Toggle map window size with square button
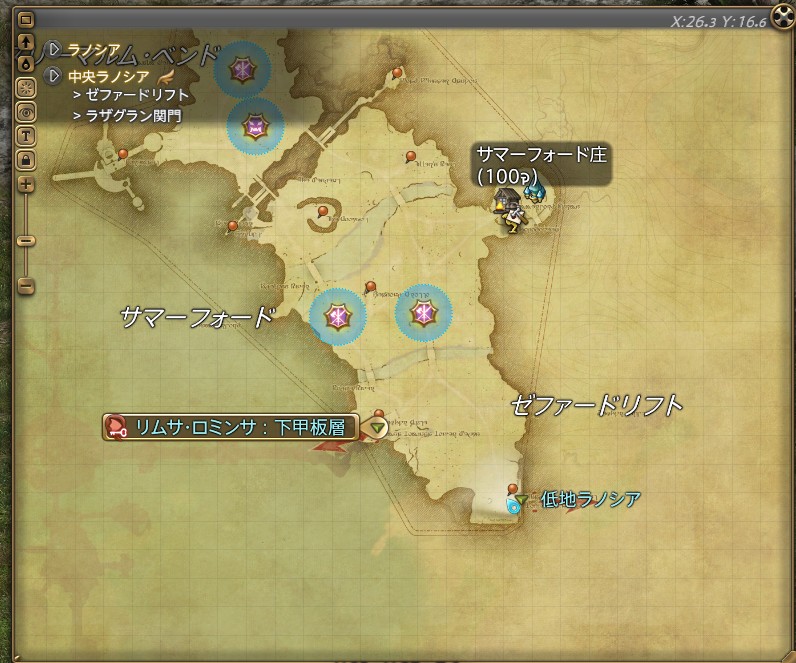 click(26, 20)
